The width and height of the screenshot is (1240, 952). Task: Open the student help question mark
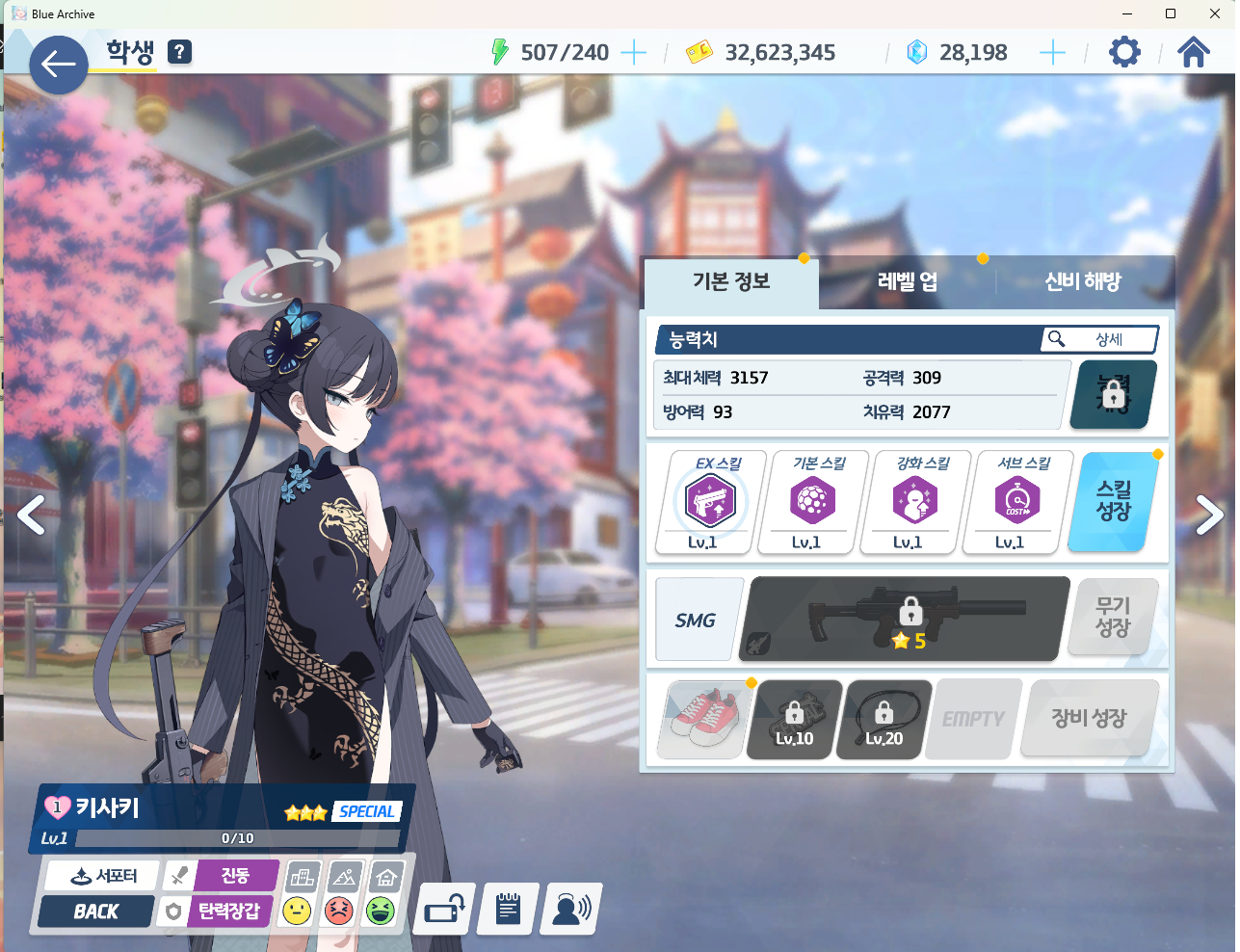click(x=179, y=52)
